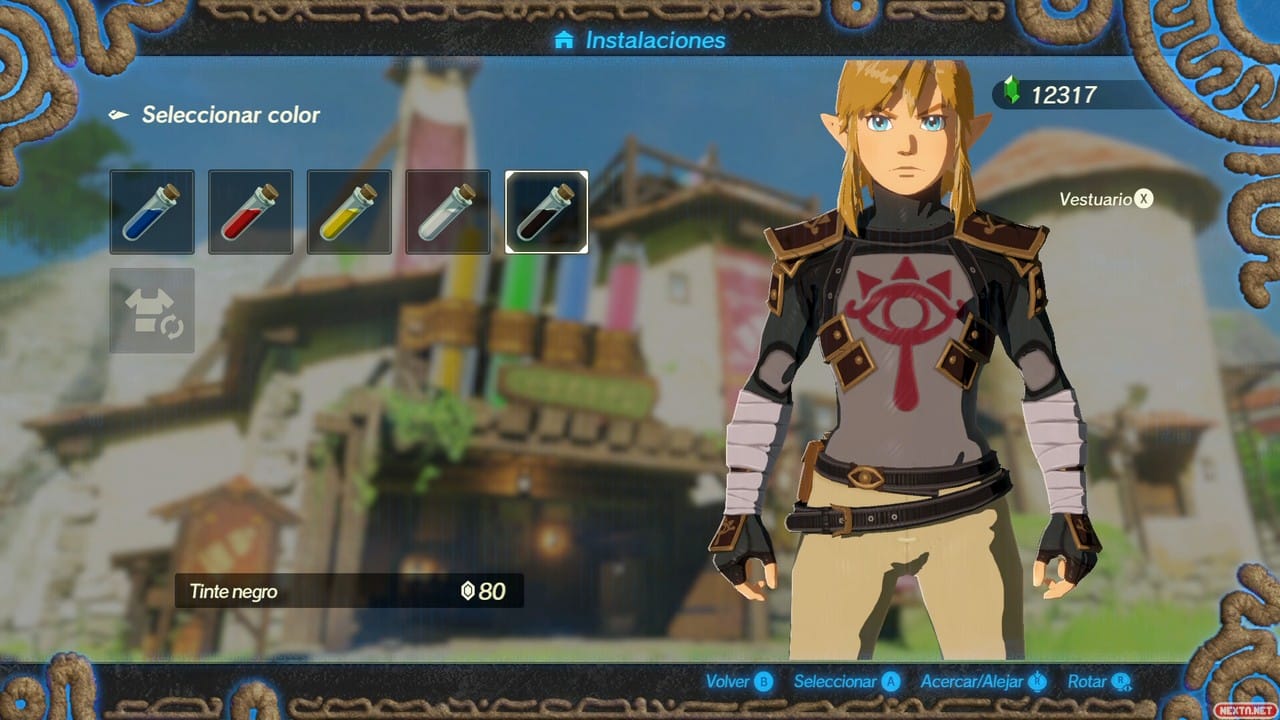Click the Seleccionar color heading
Screen dimensions: 1280x720
233,115
